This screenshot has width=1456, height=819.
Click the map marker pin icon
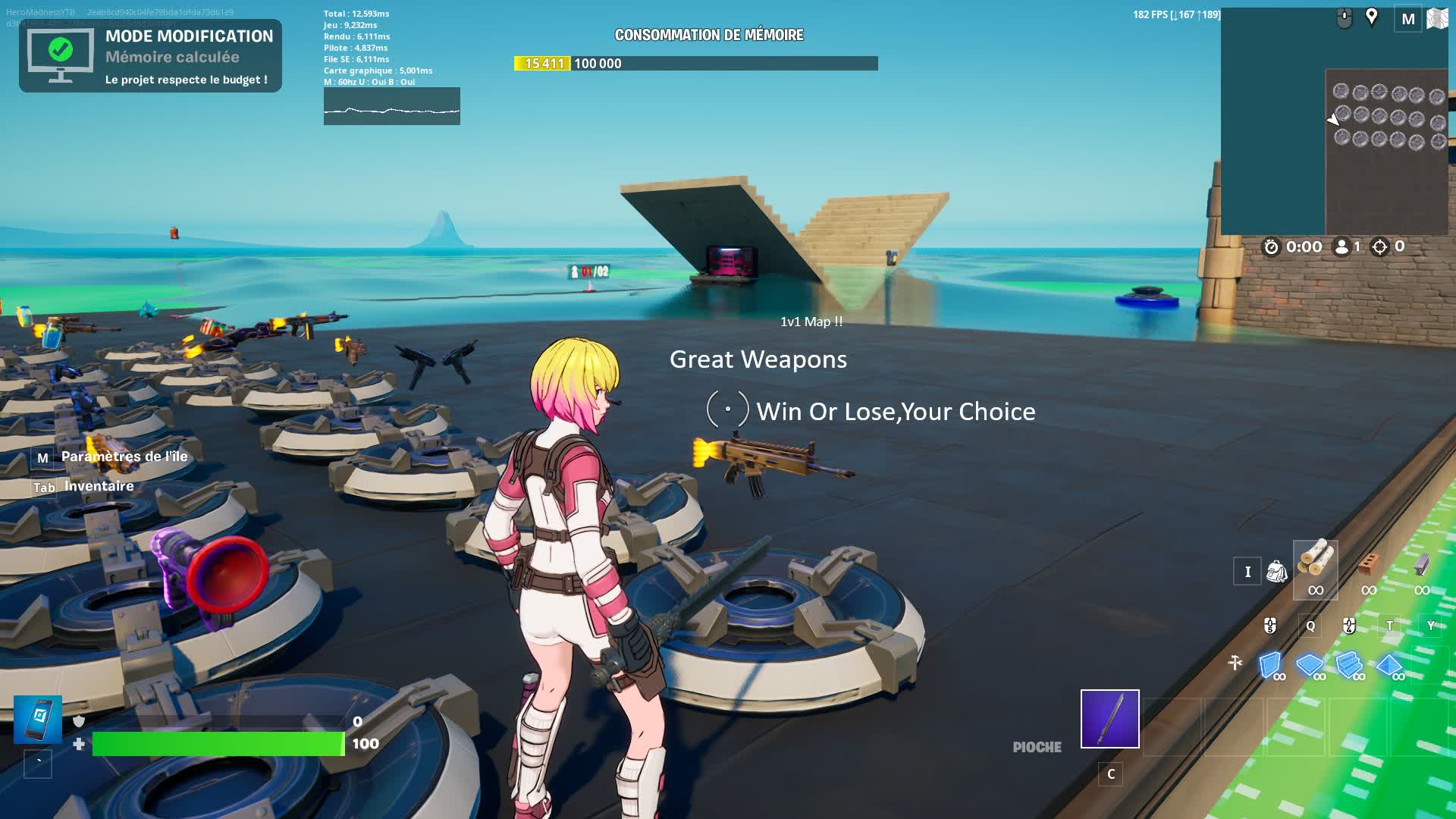[x=1372, y=17]
